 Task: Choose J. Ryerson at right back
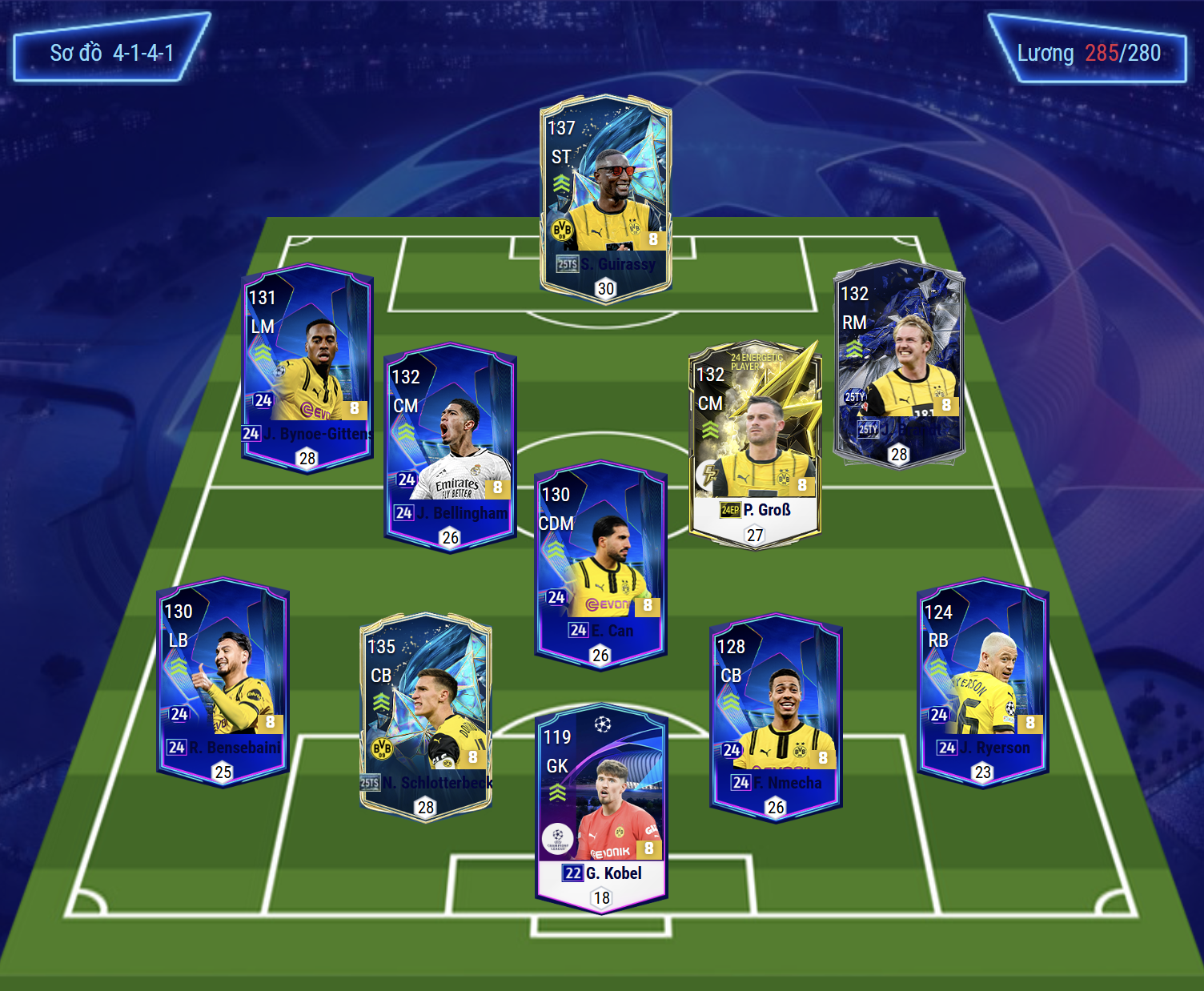[x=982, y=681]
